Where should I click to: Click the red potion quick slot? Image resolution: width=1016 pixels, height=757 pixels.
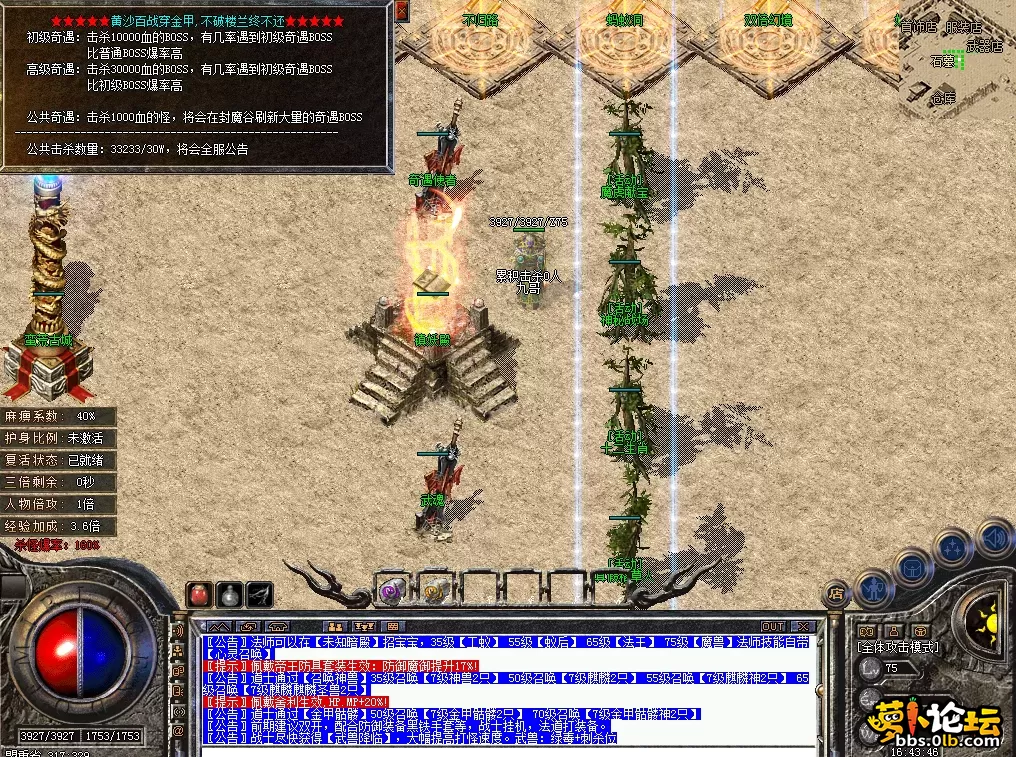(x=200, y=594)
